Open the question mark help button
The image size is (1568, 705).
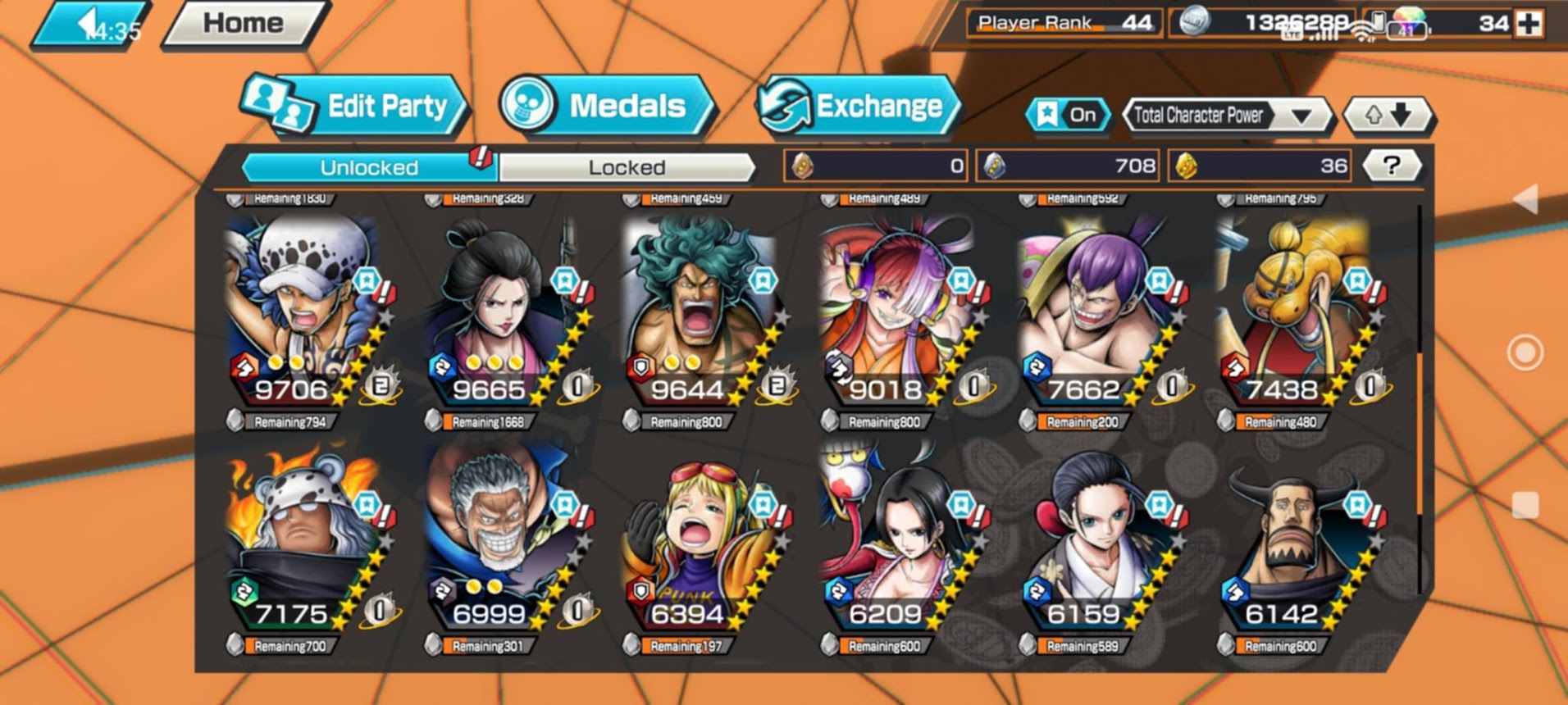[x=1391, y=166]
